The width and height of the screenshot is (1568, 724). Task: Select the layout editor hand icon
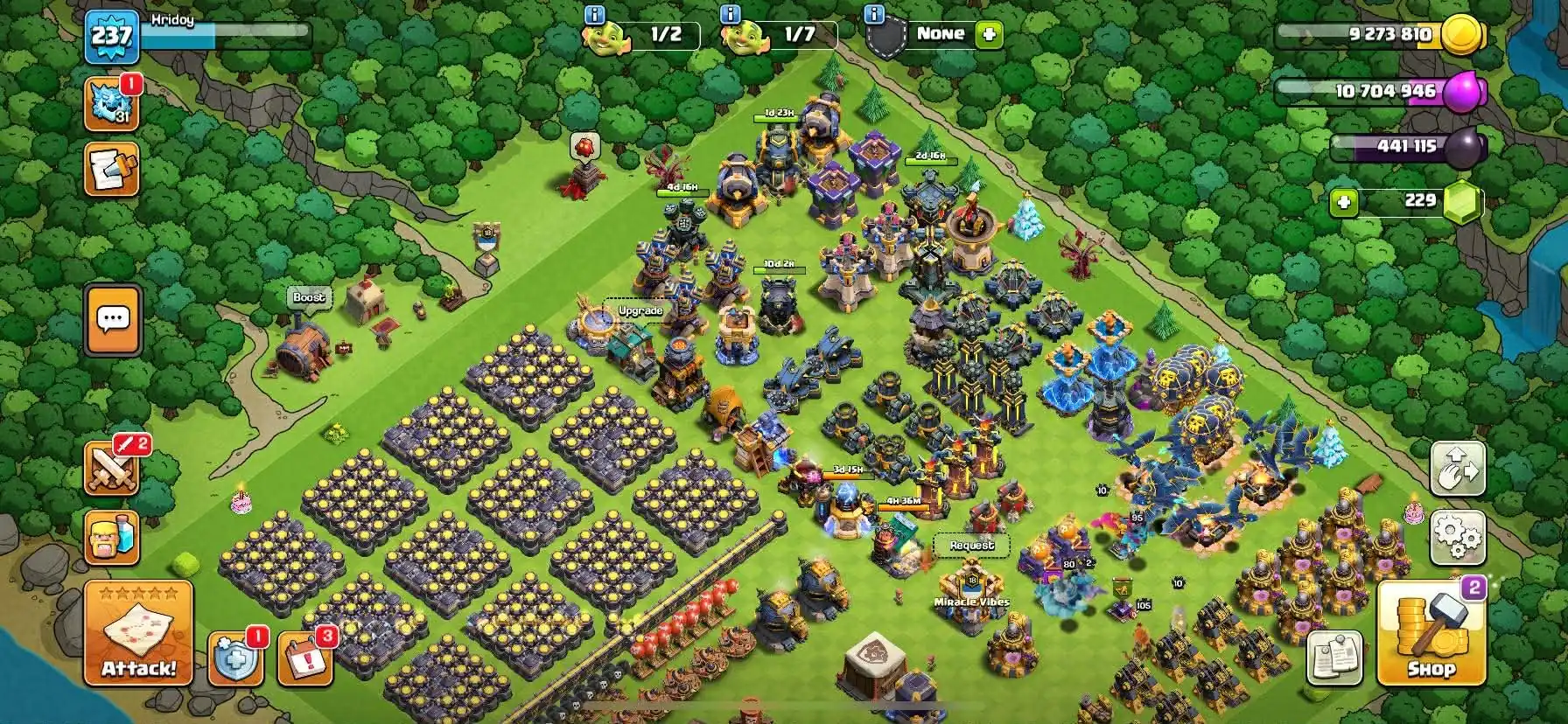coord(1456,469)
